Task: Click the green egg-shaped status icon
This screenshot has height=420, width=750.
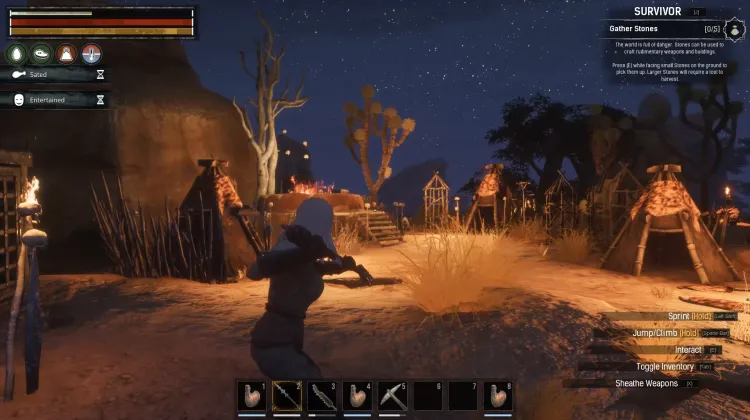Action: coord(17,54)
